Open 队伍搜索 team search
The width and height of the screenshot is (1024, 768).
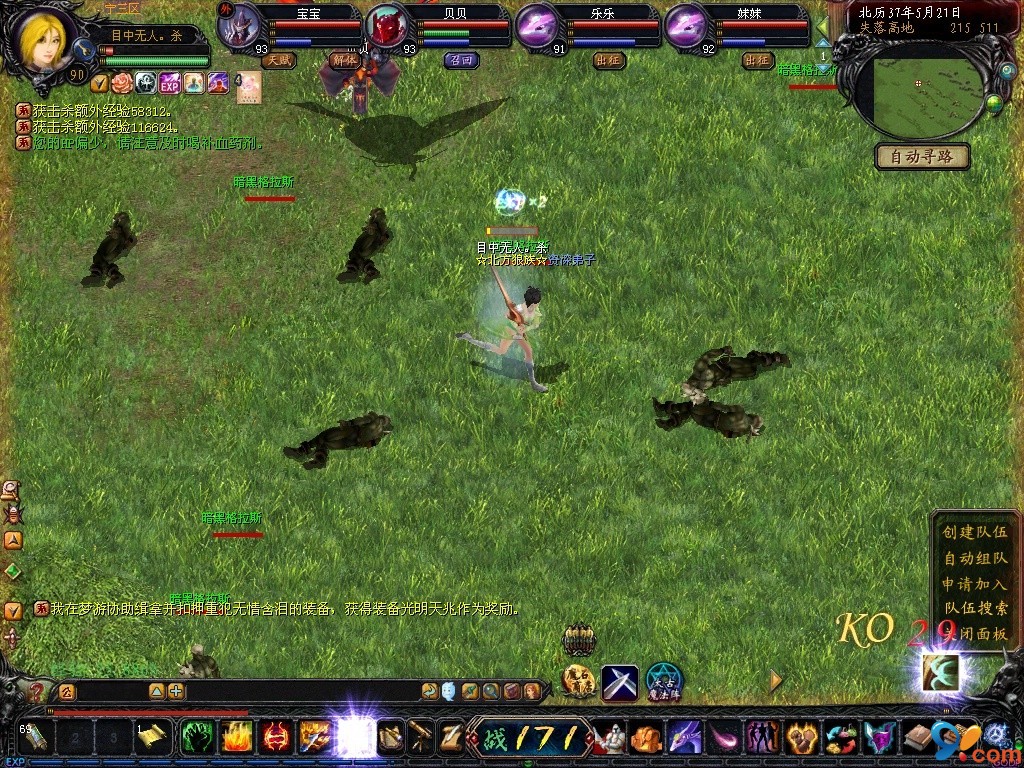[x=974, y=608]
